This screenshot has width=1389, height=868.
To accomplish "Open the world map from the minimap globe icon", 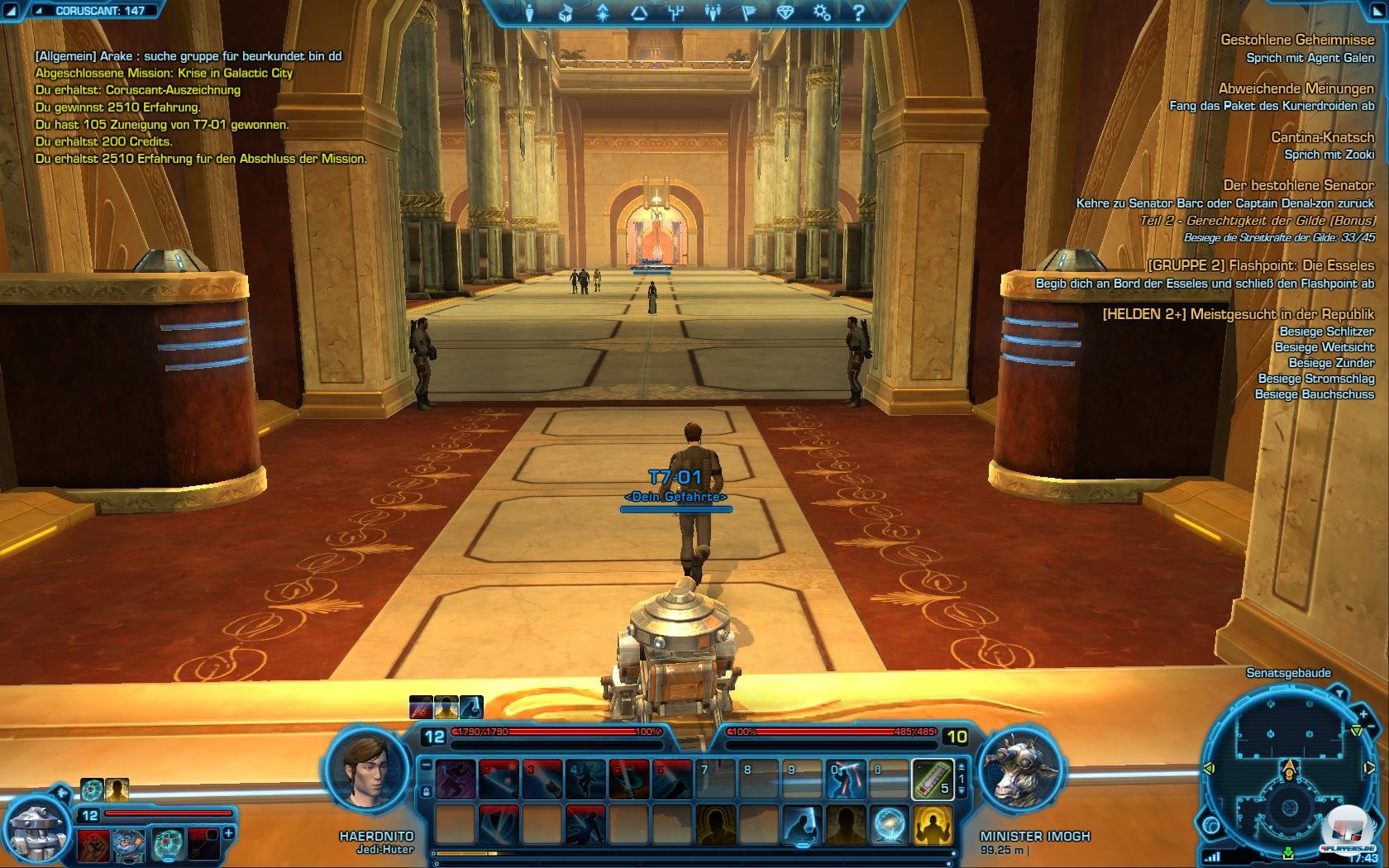I will click(1211, 825).
